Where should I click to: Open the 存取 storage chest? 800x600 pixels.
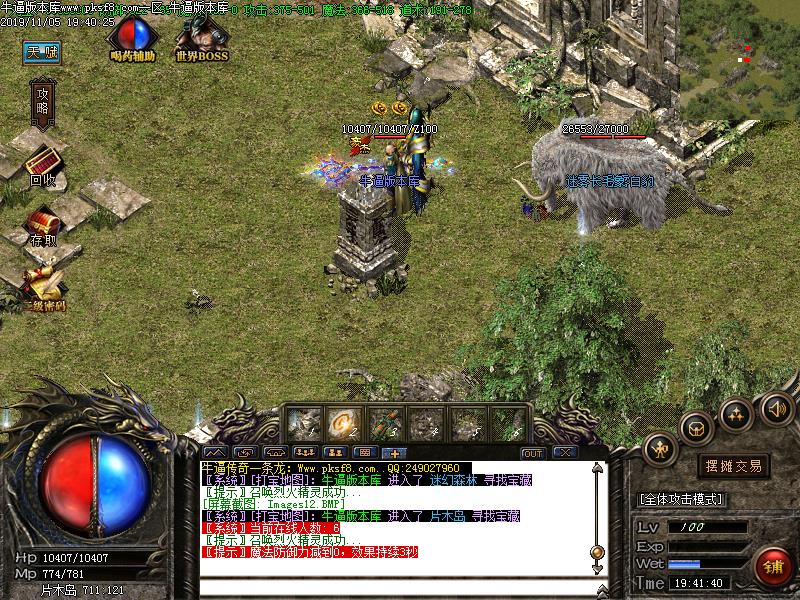tap(42, 226)
